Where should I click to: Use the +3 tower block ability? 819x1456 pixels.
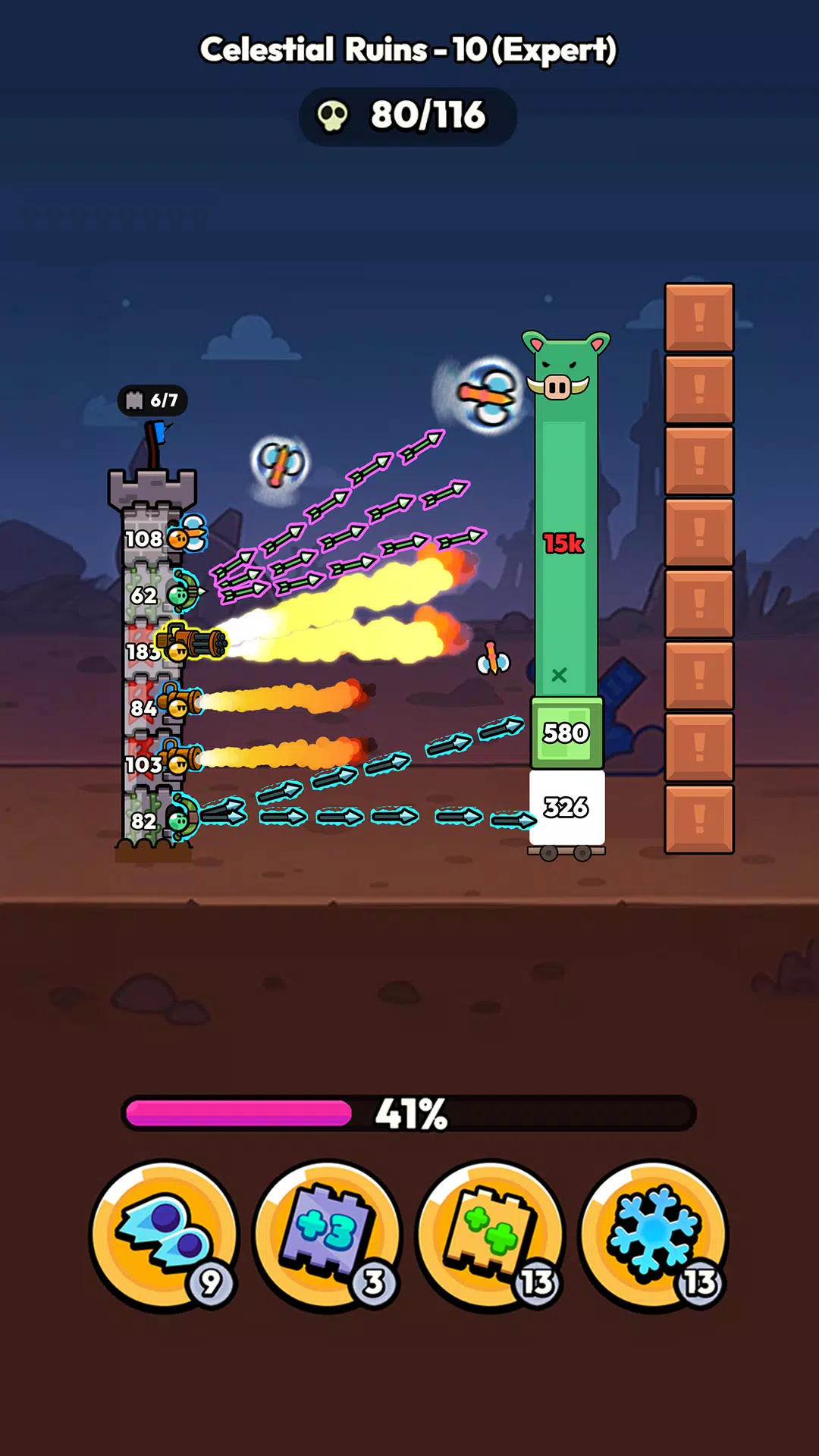click(327, 1236)
